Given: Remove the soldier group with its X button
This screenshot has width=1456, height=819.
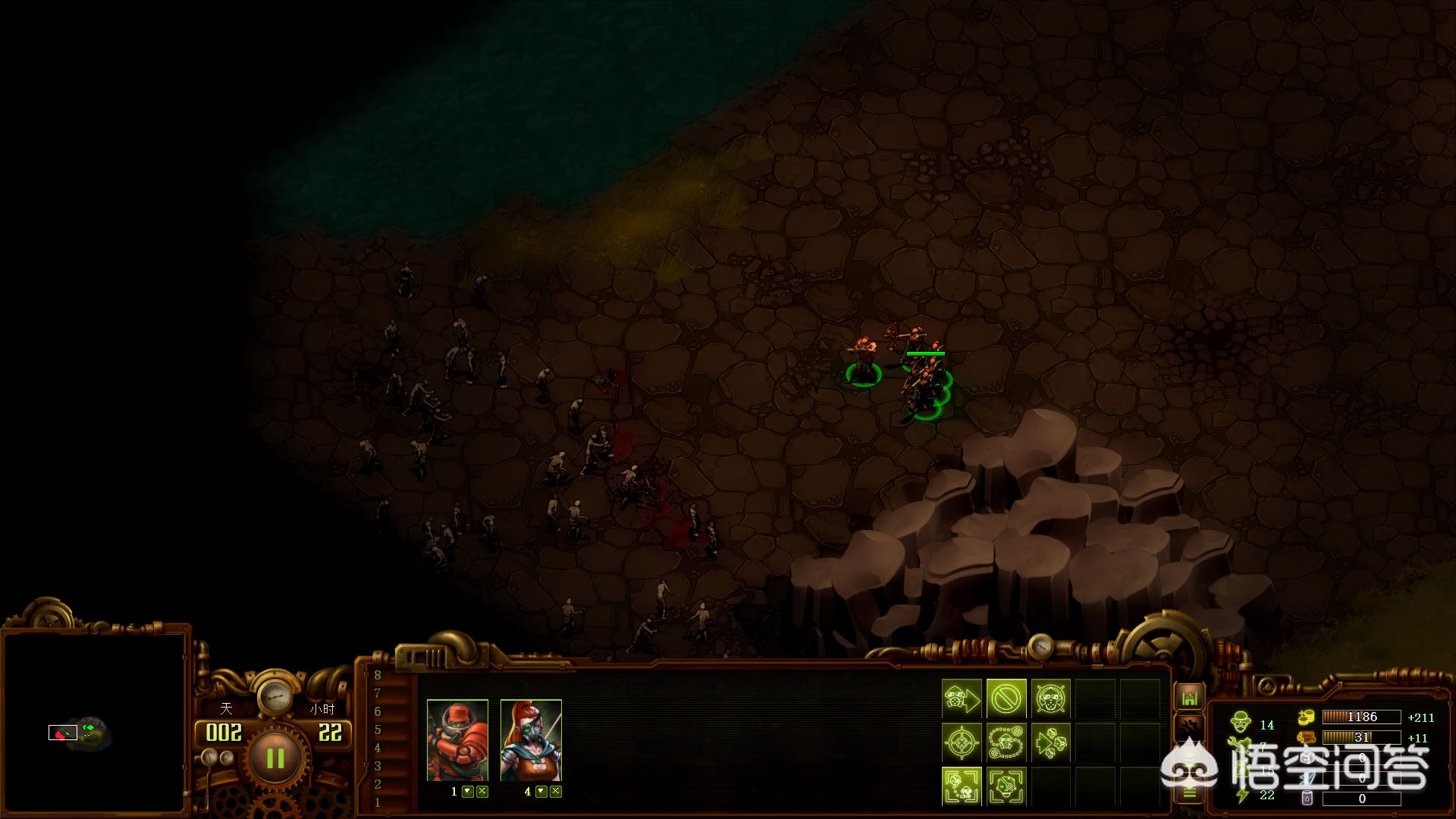Looking at the screenshot, I should tap(482, 792).
